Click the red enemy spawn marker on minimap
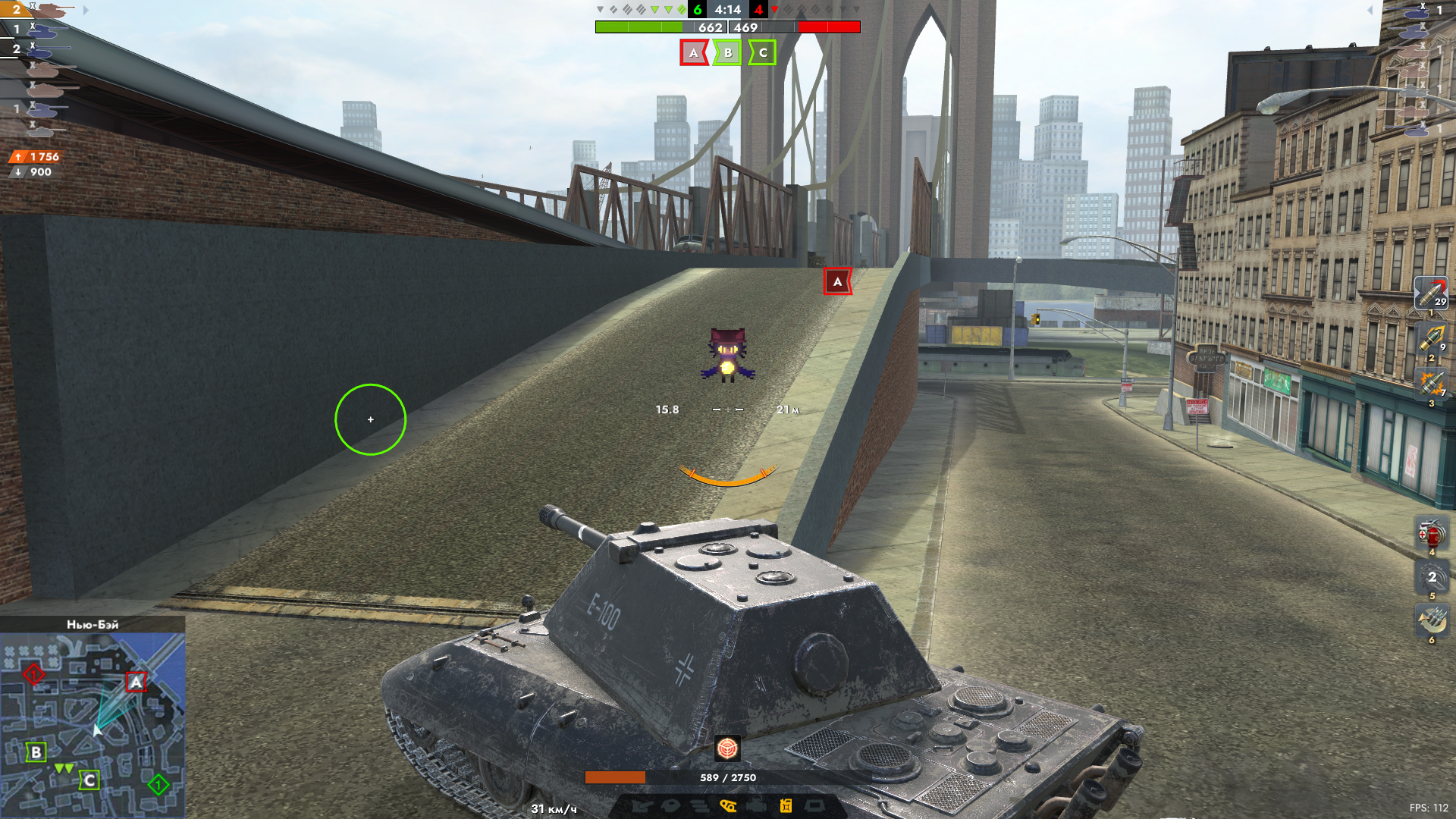The image size is (1456, 819). pyautogui.click(x=33, y=673)
